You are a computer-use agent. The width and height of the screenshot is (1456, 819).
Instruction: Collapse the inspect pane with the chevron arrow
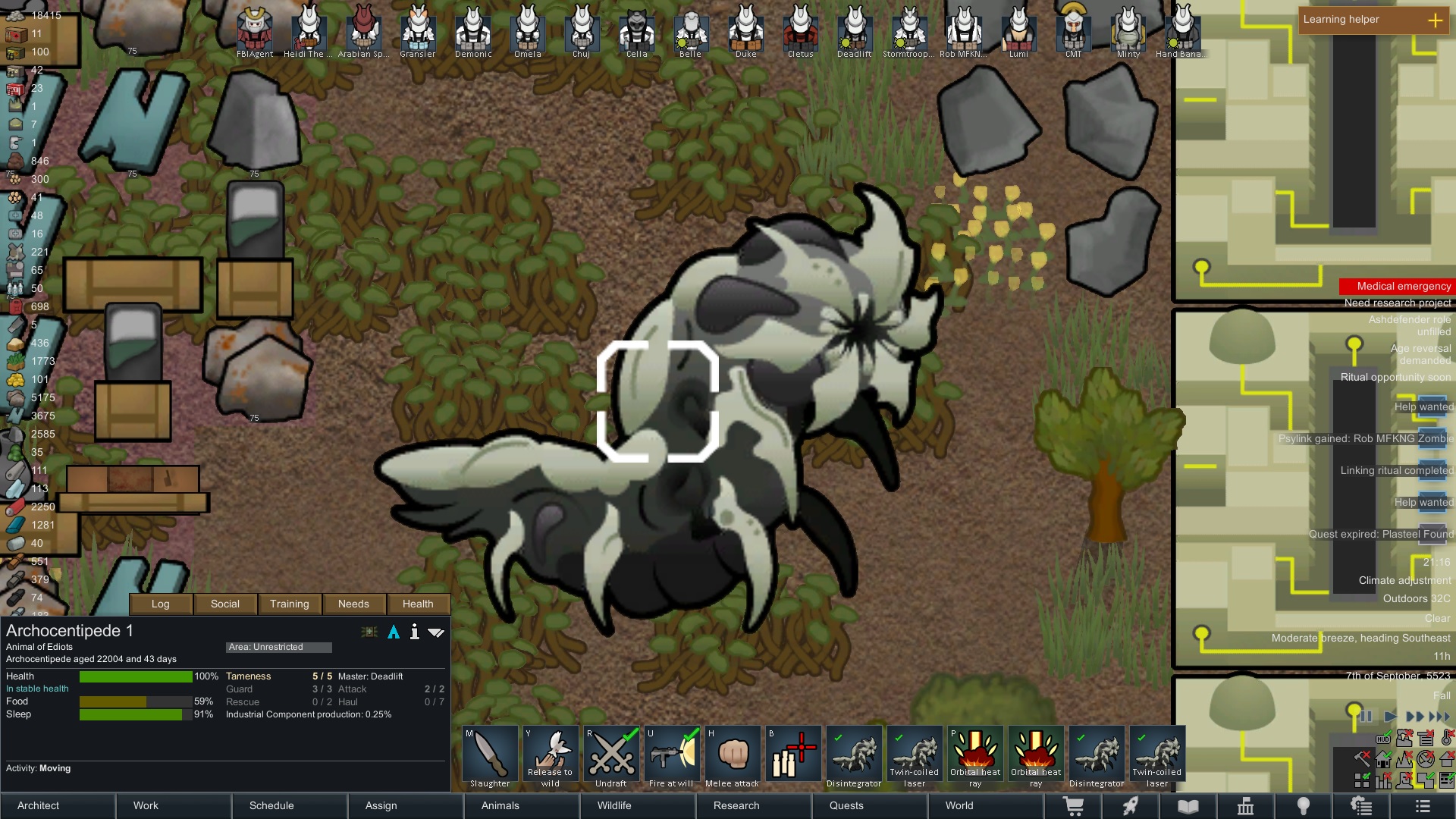click(437, 632)
